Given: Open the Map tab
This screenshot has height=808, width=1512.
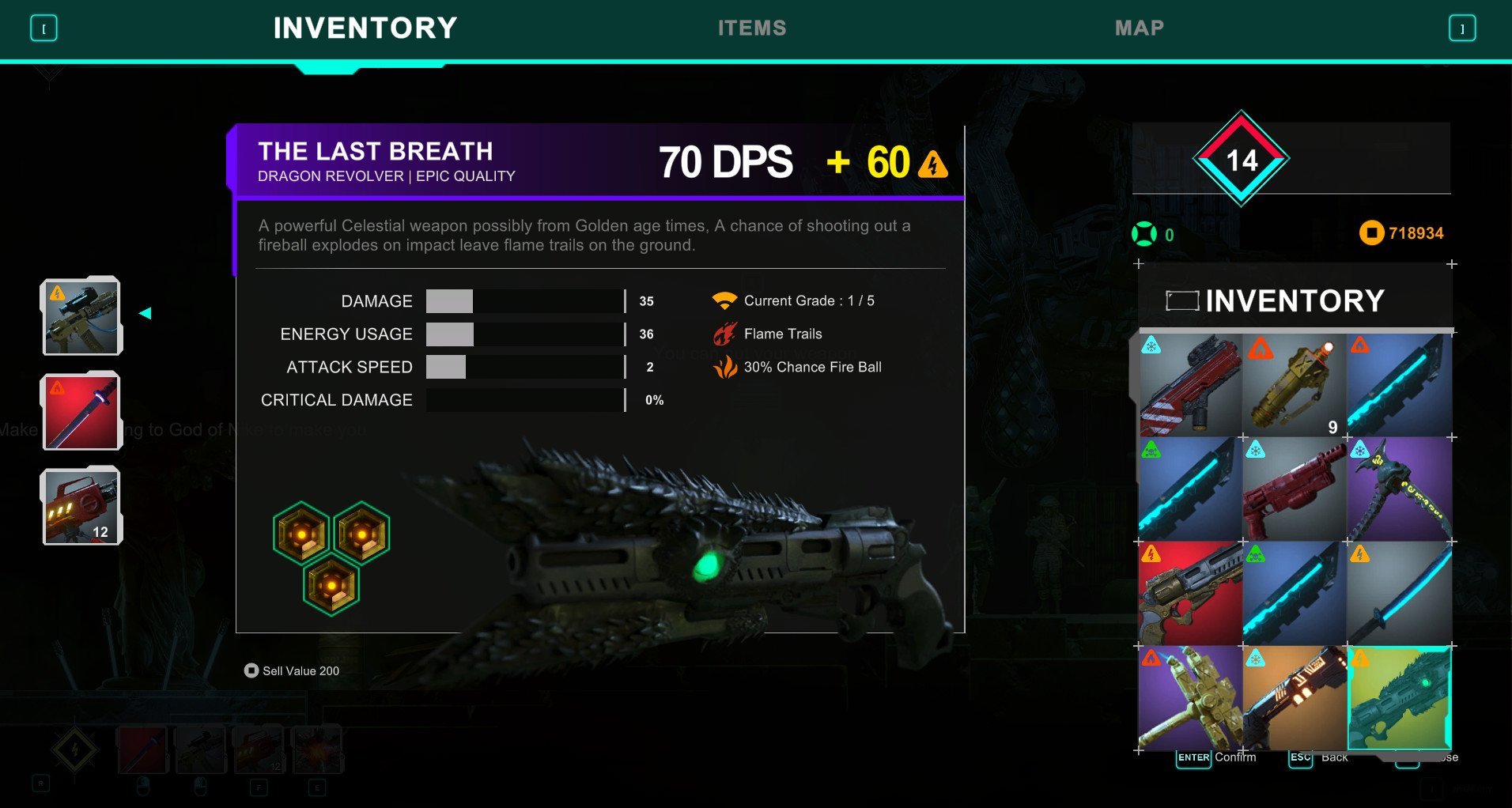Looking at the screenshot, I should (1139, 28).
